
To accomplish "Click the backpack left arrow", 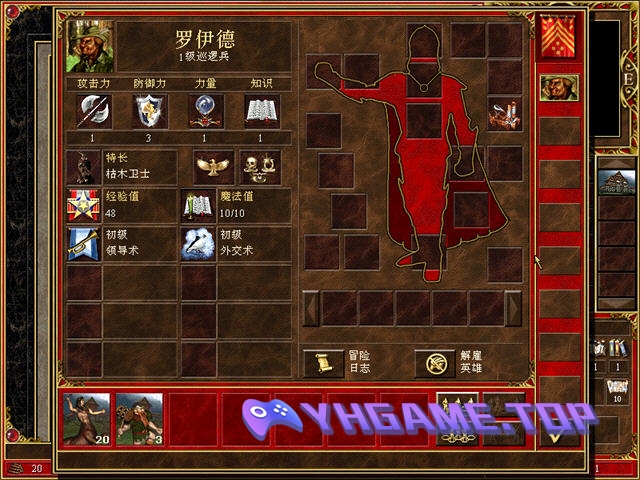I will (311, 307).
